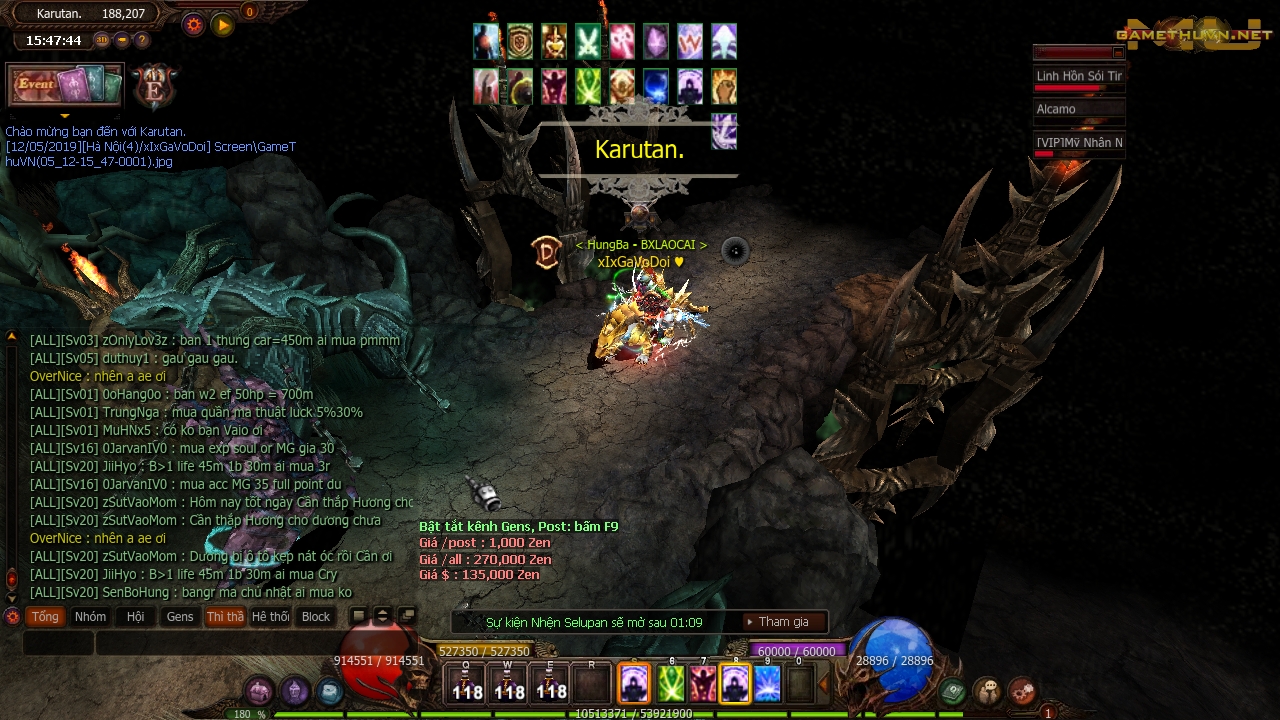
Task: Open in-game help via the question mark icon
Action: (142, 41)
